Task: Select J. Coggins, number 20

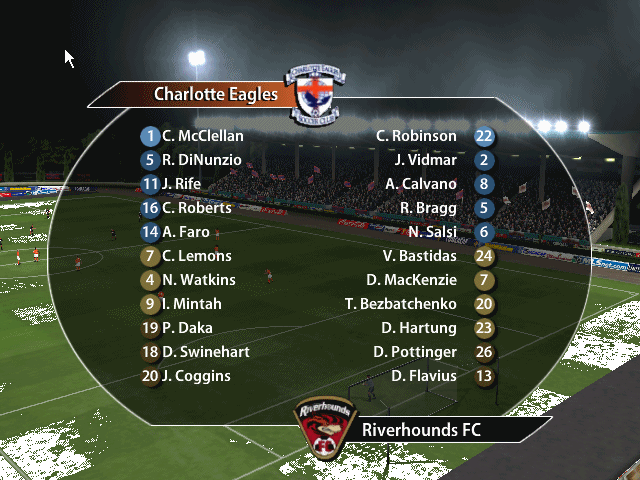Action: click(196, 376)
